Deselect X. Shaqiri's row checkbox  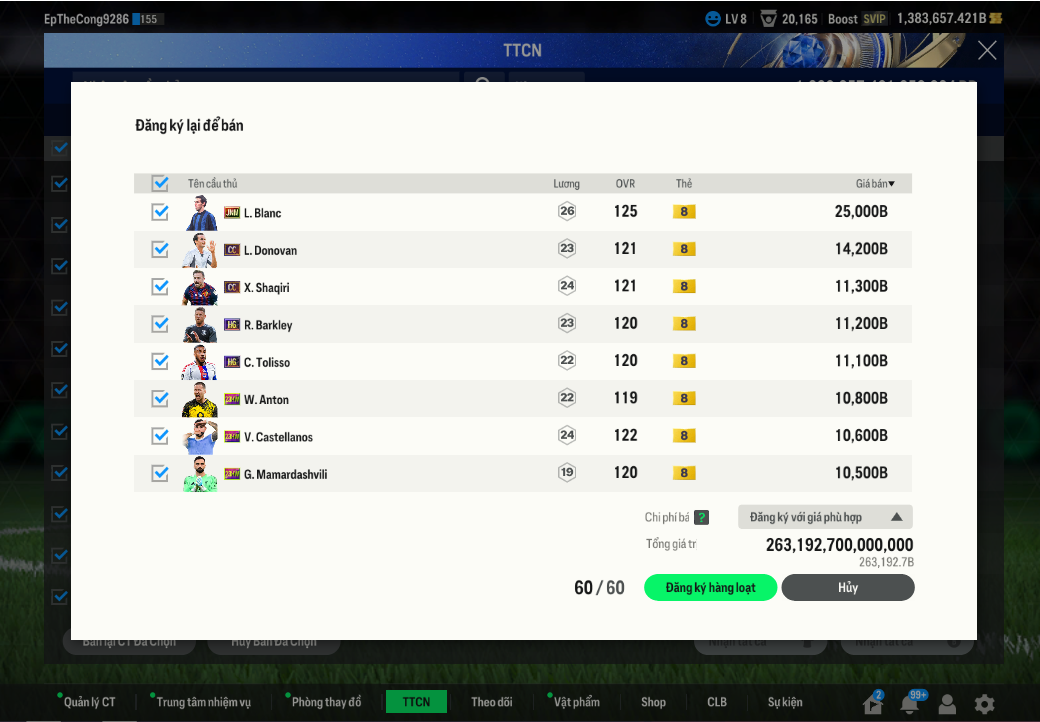coord(160,287)
